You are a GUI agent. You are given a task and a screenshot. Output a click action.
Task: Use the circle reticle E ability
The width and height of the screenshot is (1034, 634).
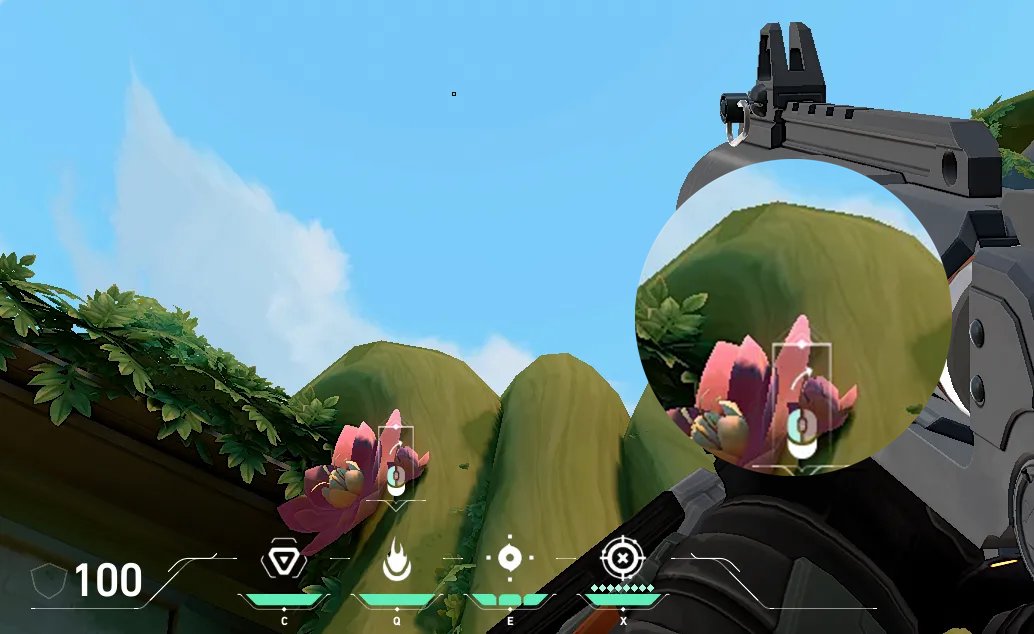[x=509, y=558]
